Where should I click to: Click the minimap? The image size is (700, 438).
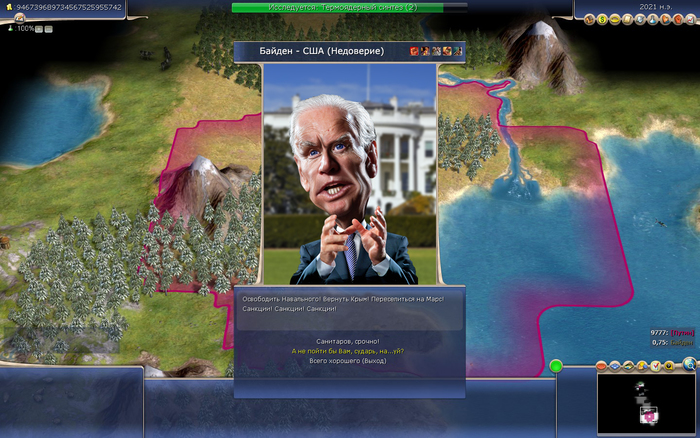click(x=645, y=404)
